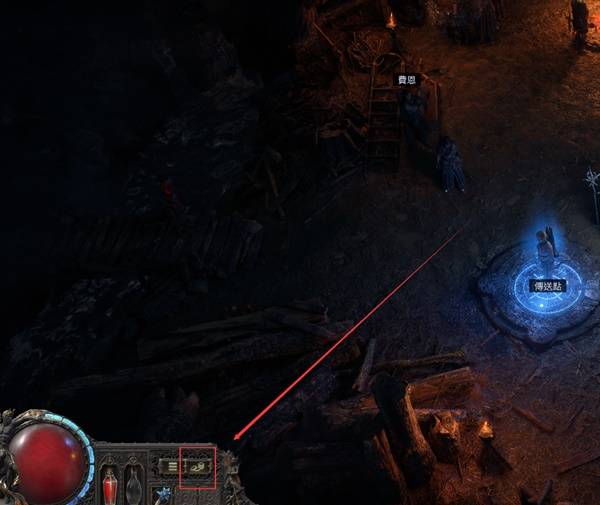Viewport: 600px width, 505px height.
Task: Click the highlighted button in the red box
Action: (197, 466)
